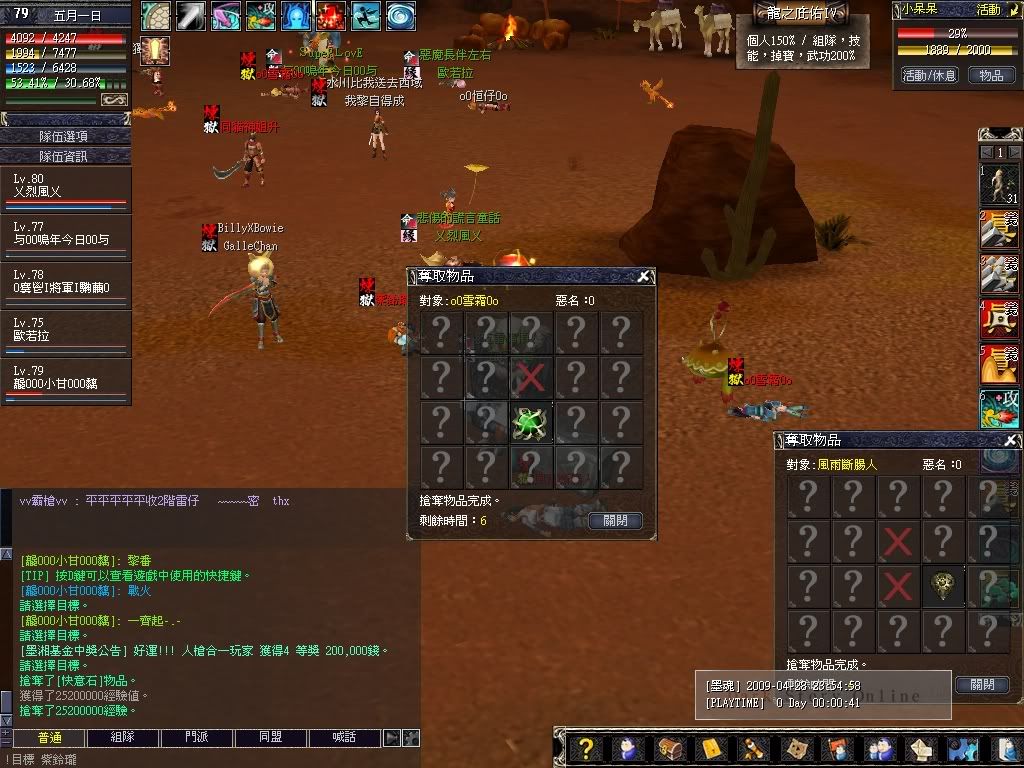Switch chat channel to 普通
This screenshot has height=768, width=1024.
click(x=49, y=738)
